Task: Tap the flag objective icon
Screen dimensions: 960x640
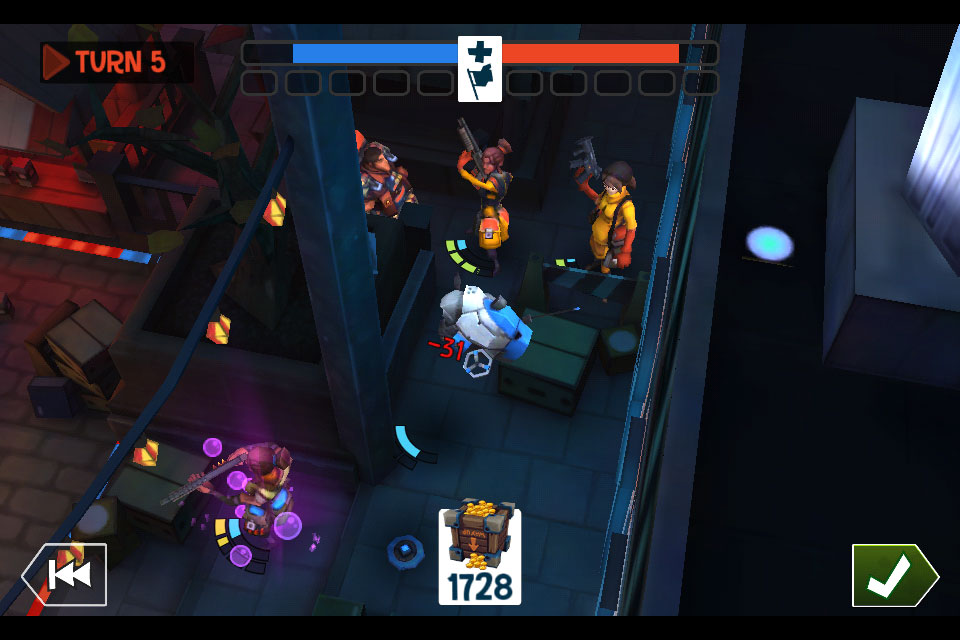Action: click(480, 68)
